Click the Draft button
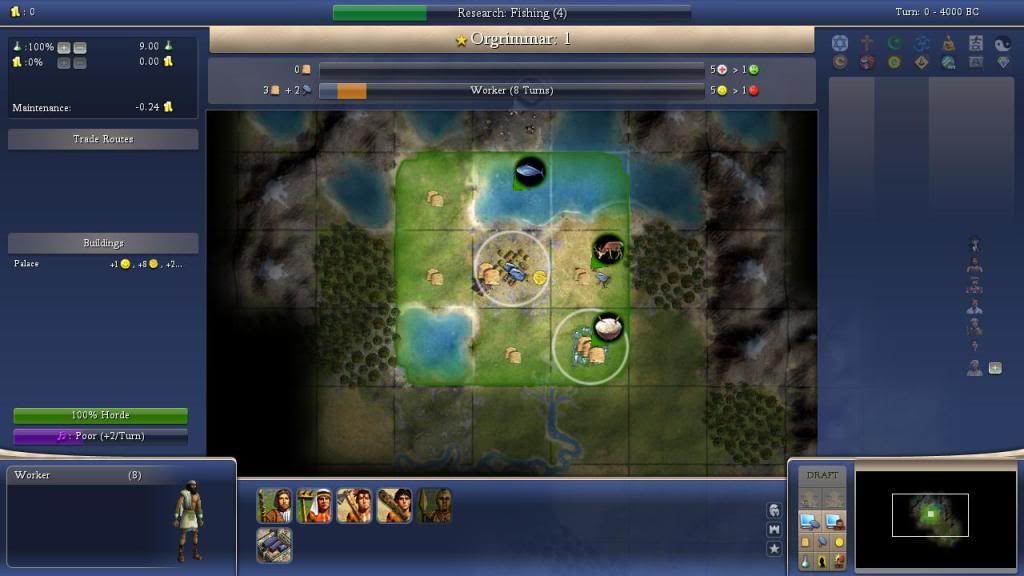 point(822,475)
